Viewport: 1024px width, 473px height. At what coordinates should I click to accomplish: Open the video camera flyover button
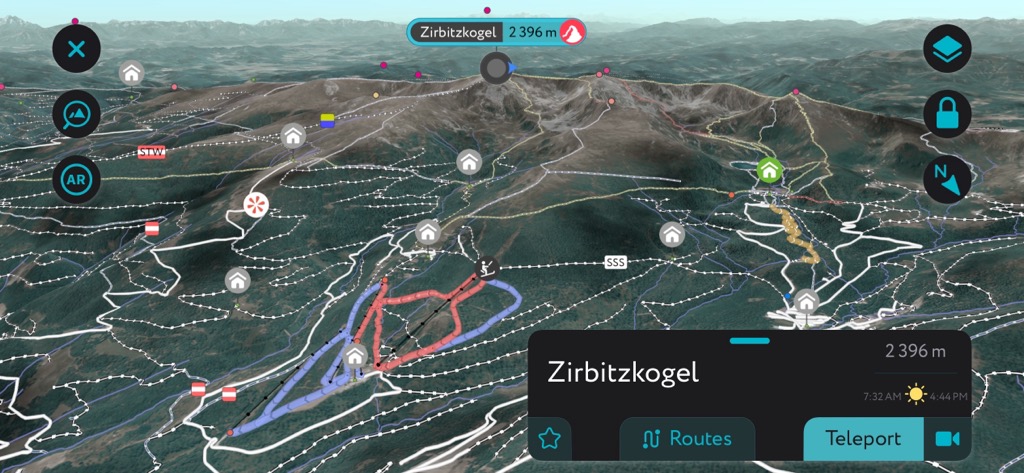point(946,438)
